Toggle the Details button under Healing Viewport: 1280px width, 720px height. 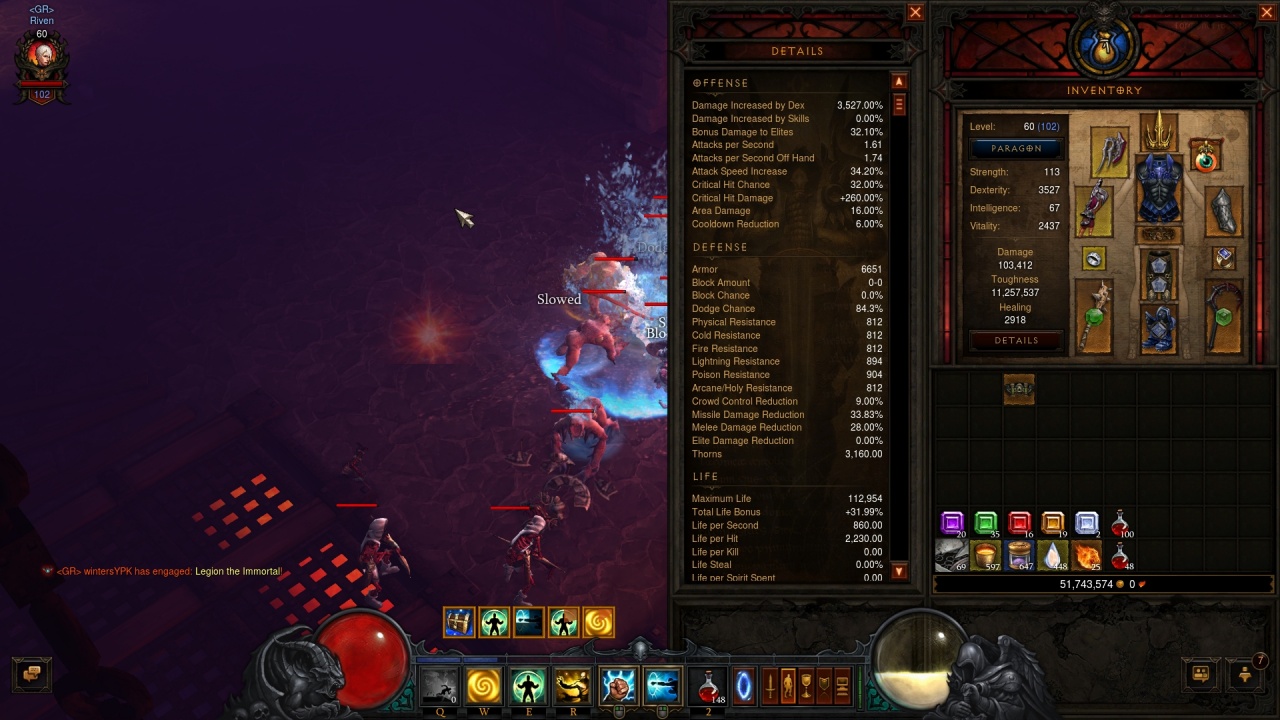[1016, 340]
